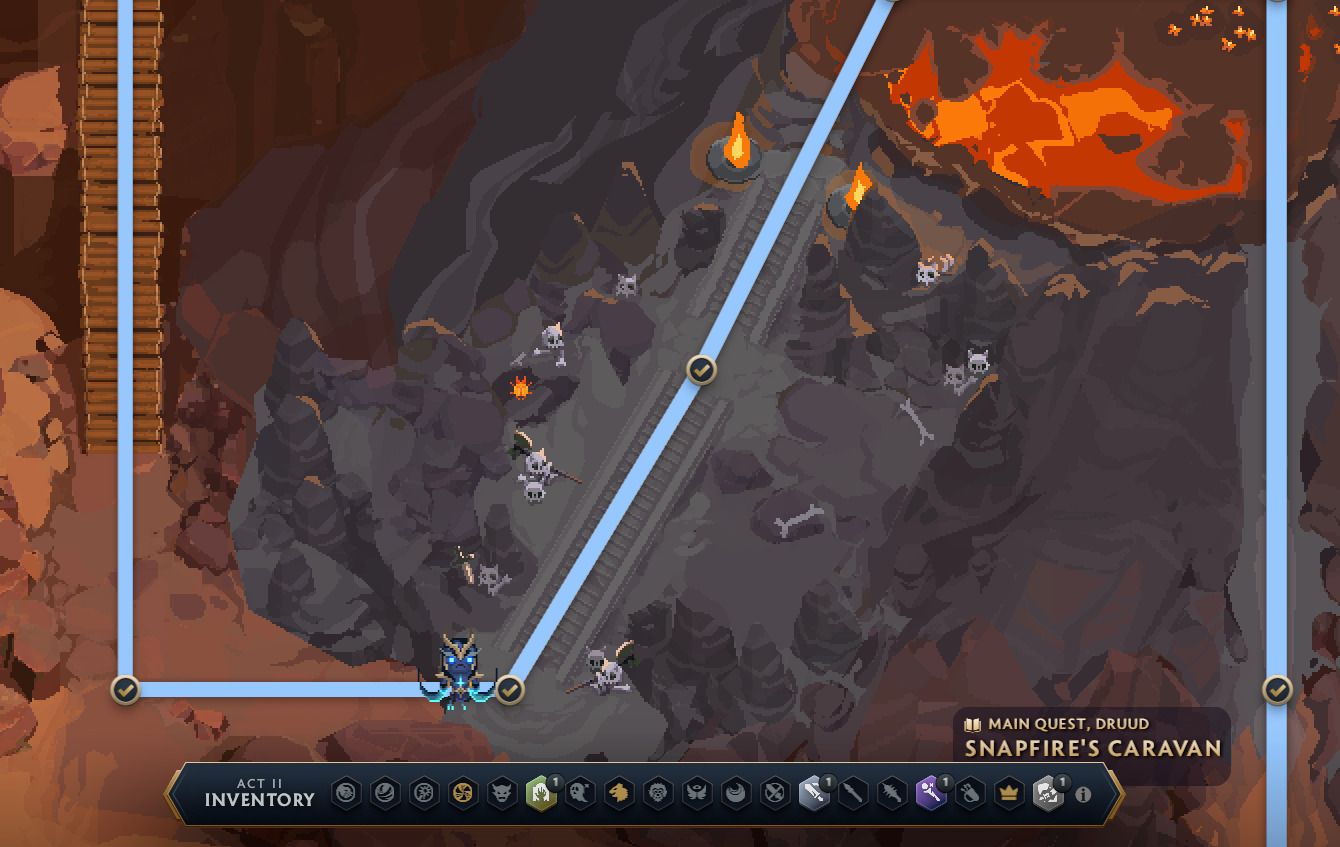Select the spiked club inventory token
Screen dimensions: 1340x847
[892, 795]
